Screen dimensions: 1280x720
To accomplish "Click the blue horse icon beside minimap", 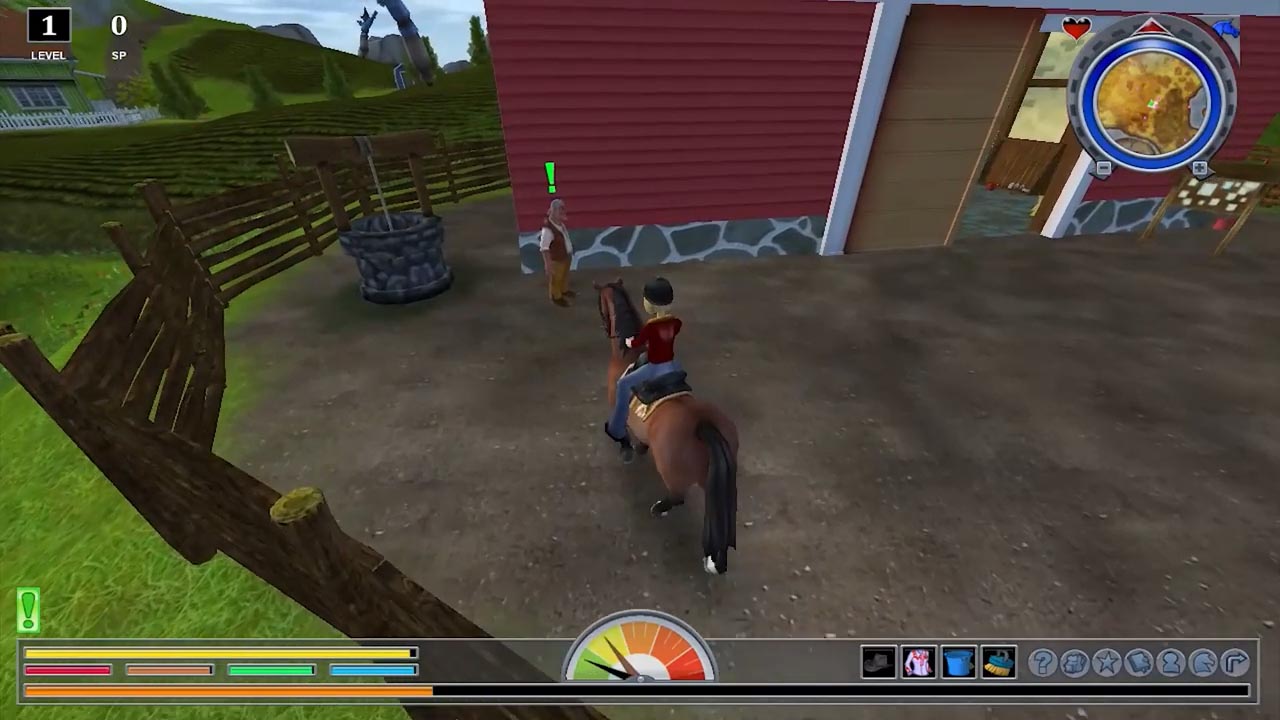I will [x=1225, y=28].
